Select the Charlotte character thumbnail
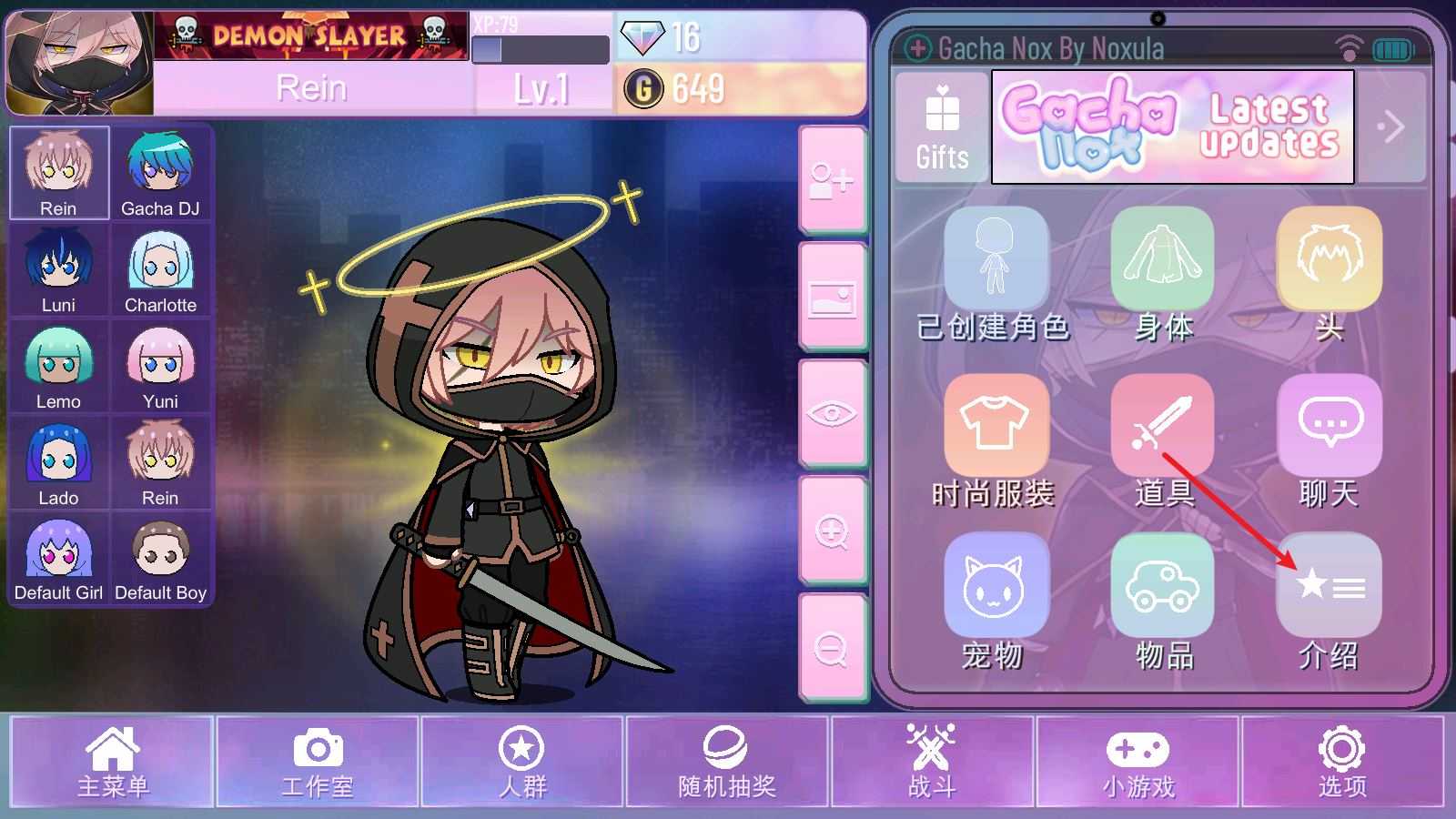The width and height of the screenshot is (1456, 819). [162, 268]
